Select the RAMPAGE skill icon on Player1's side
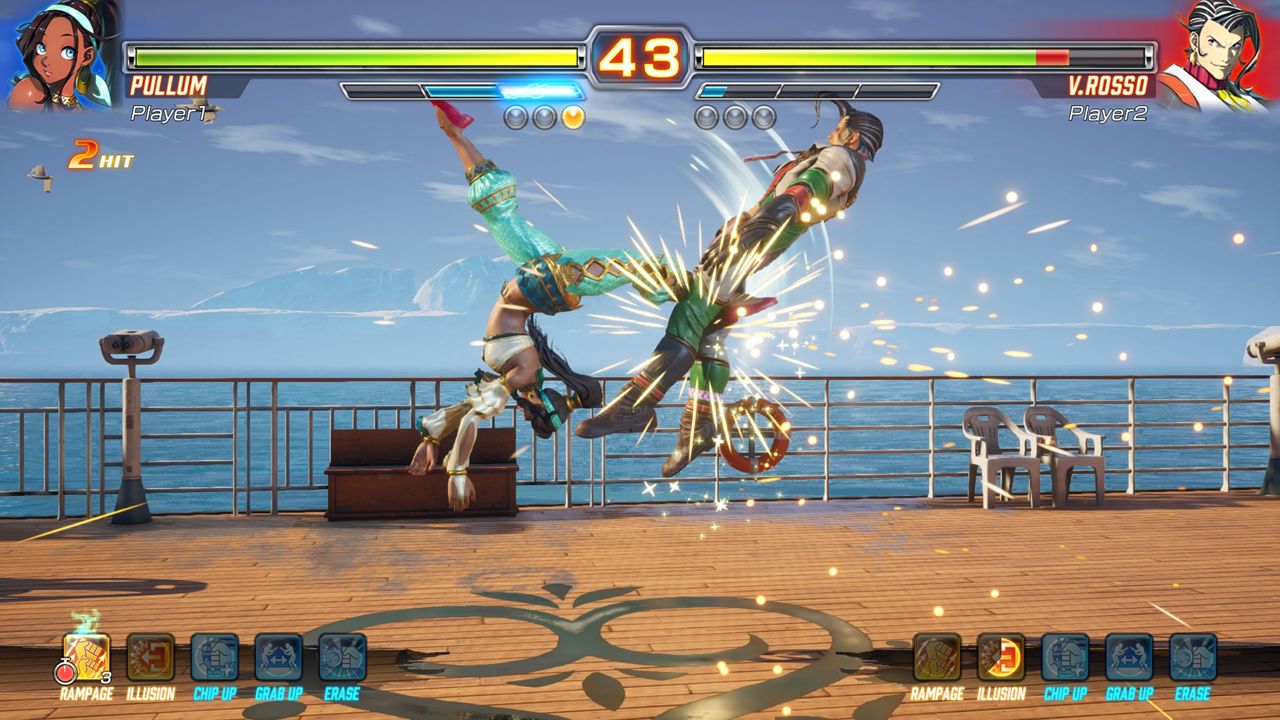Image resolution: width=1280 pixels, height=720 pixels. [x=85, y=655]
